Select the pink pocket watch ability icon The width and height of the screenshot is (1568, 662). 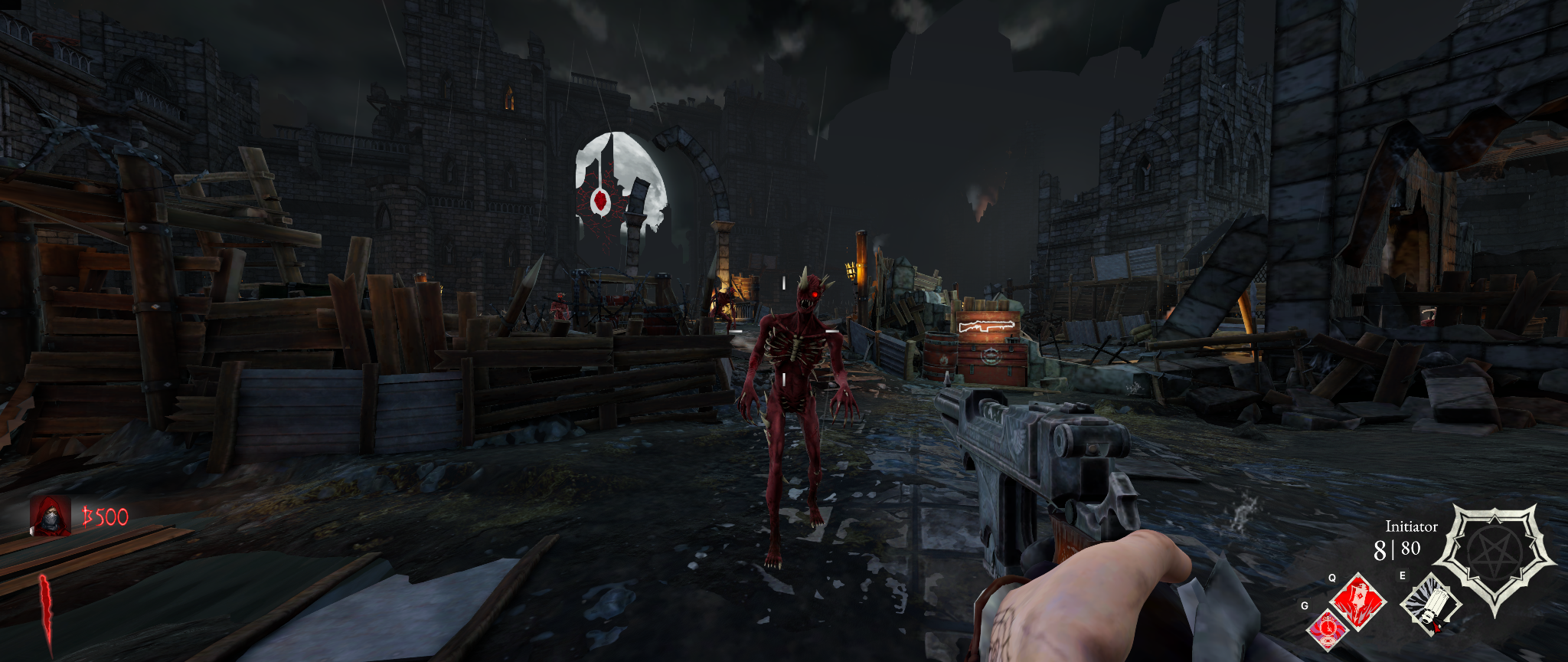click(x=1327, y=630)
